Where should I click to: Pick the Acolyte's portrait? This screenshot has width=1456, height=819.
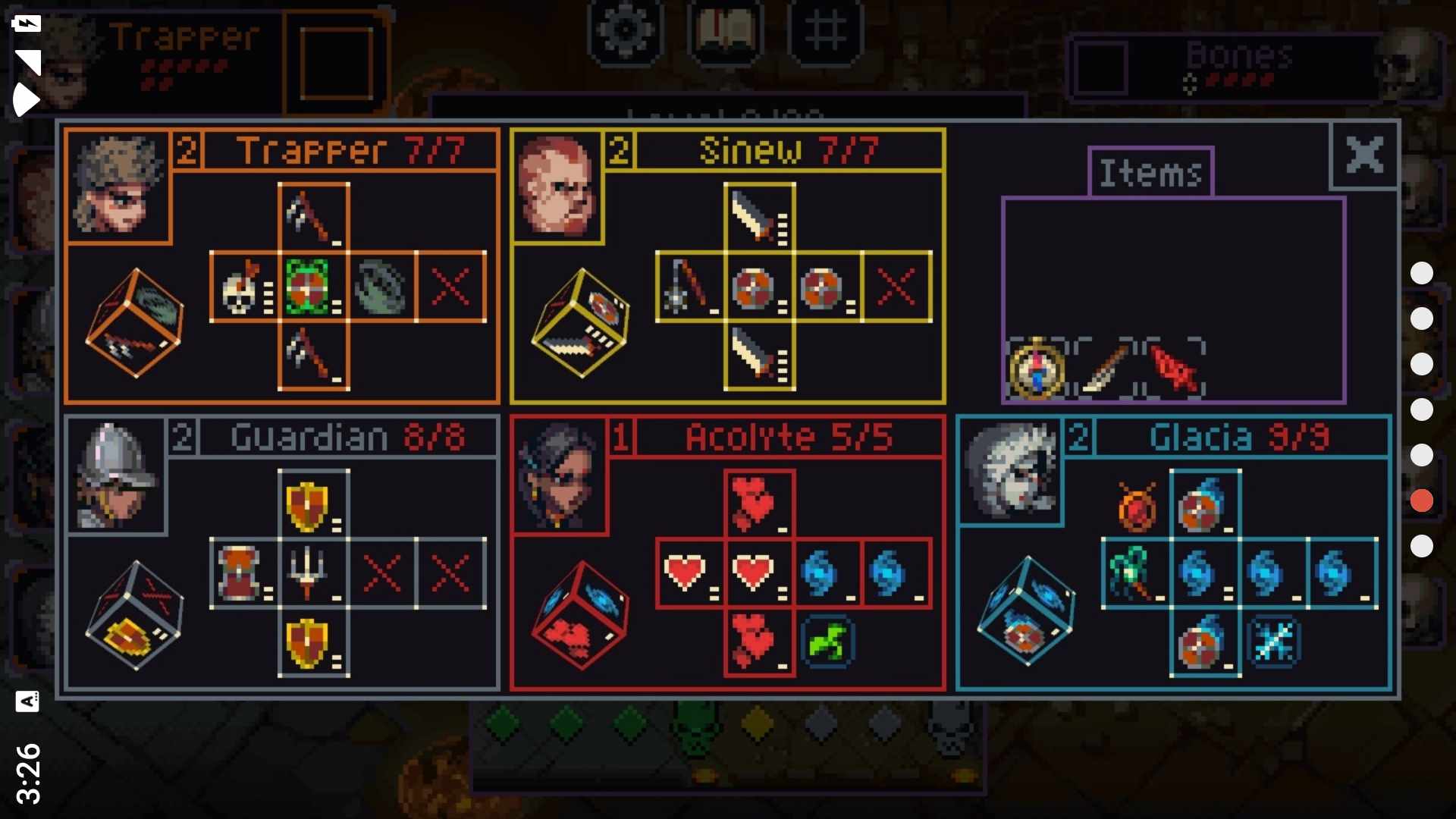(559, 475)
